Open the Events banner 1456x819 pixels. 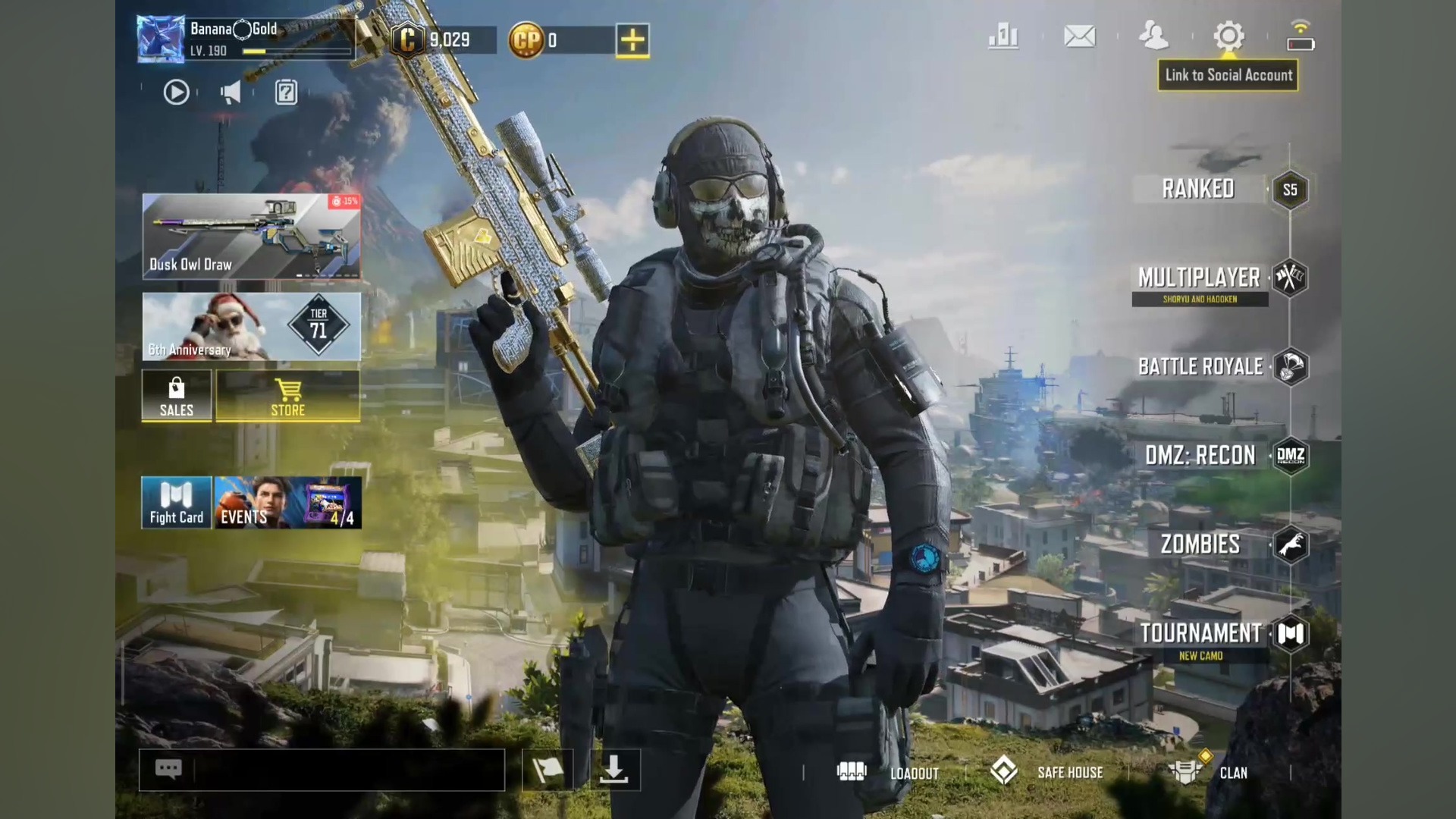pos(288,502)
